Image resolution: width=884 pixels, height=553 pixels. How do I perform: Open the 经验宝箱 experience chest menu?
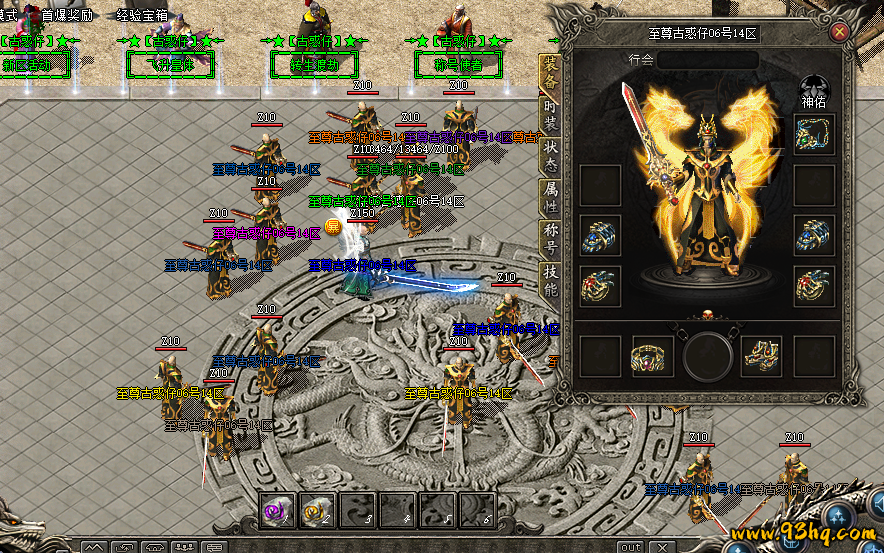pyautogui.click(x=143, y=16)
